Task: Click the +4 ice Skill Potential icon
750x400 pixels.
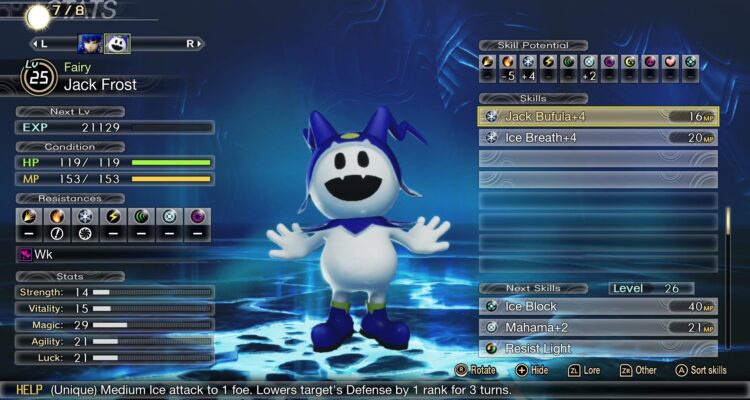Action: tap(529, 62)
